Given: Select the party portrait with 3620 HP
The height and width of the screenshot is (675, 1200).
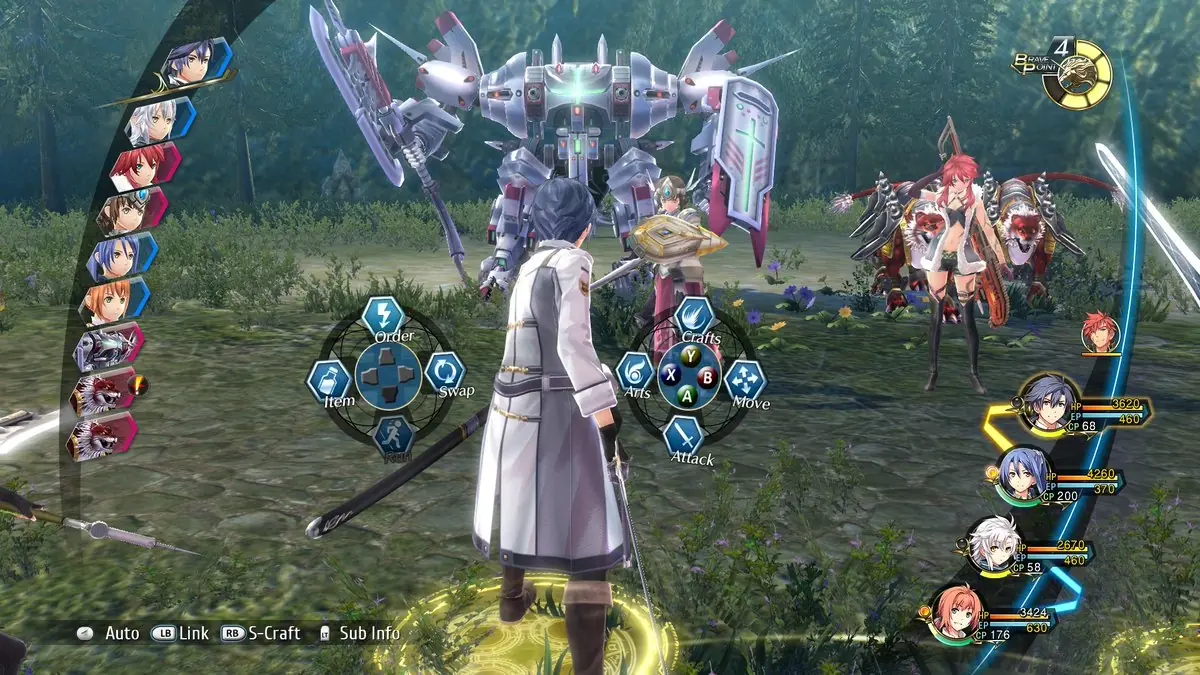Looking at the screenshot, I should coord(1047,401).
